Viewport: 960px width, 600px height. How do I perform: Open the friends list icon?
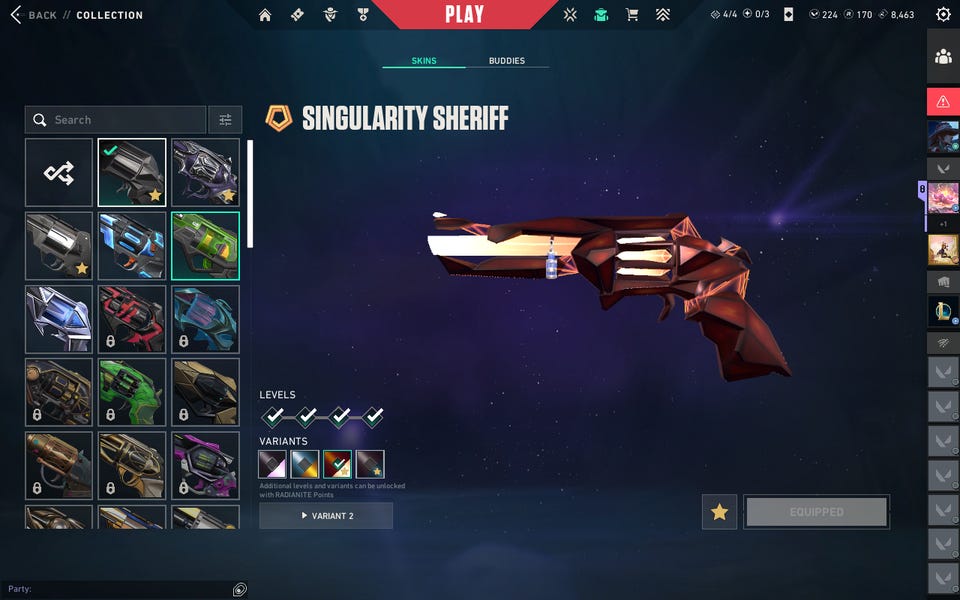943,57
